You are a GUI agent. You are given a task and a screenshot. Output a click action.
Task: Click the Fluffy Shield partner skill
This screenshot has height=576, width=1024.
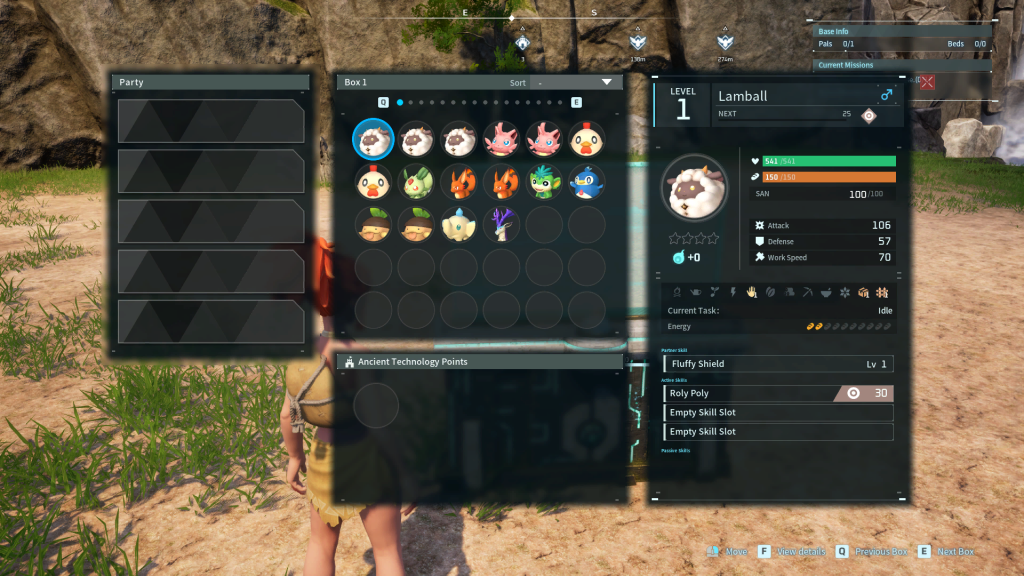point(778,364)
